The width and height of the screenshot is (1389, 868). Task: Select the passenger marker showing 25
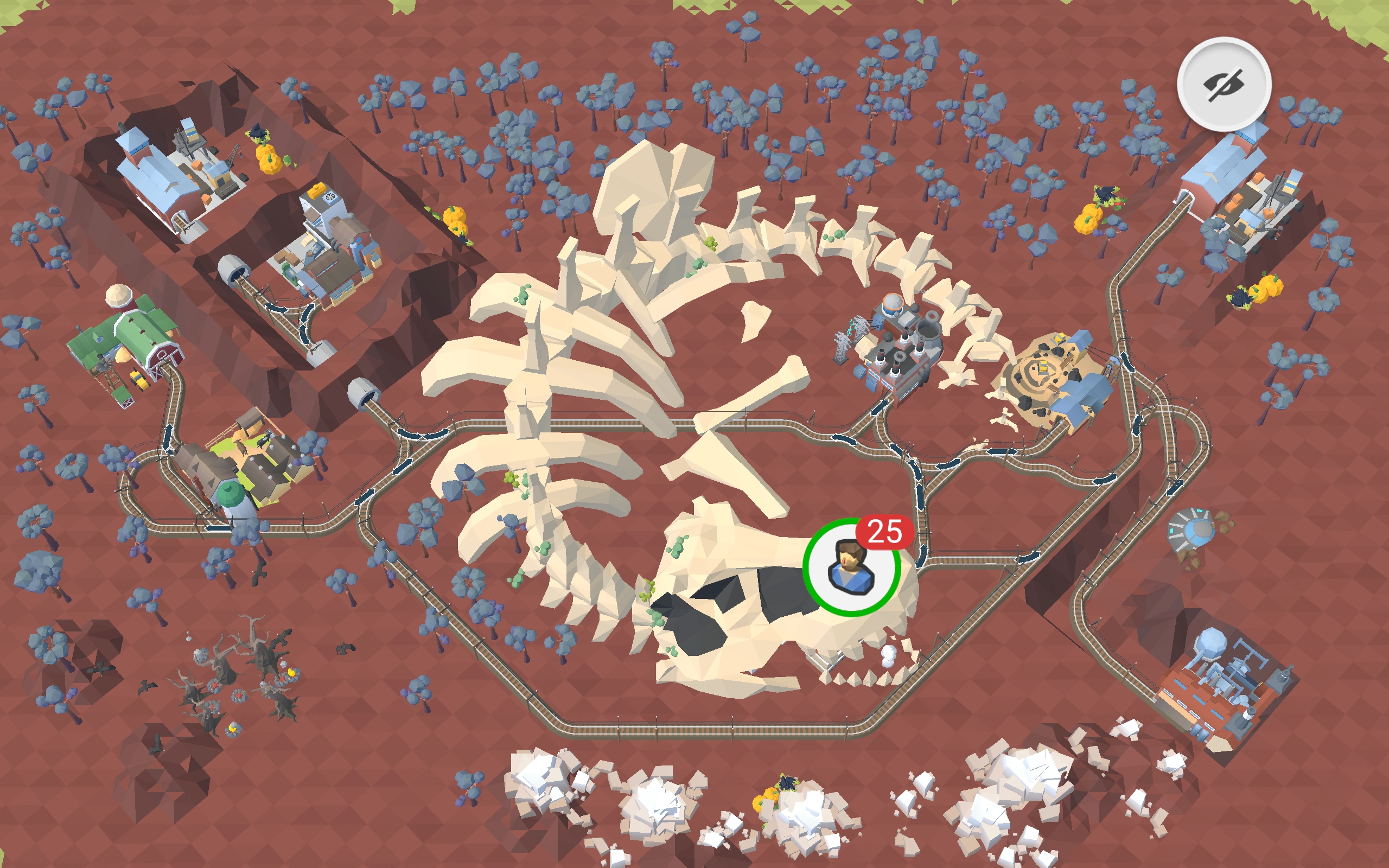(851, 567)
